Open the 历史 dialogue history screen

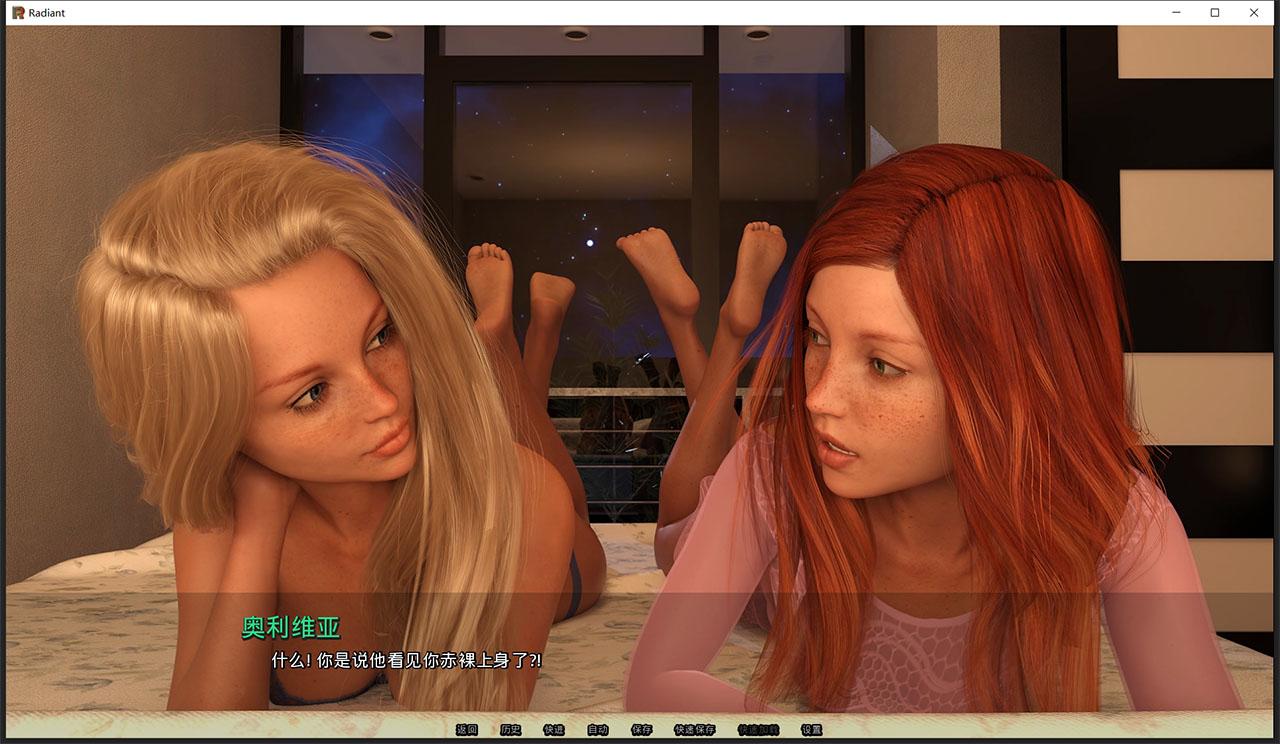pos(510,731)
